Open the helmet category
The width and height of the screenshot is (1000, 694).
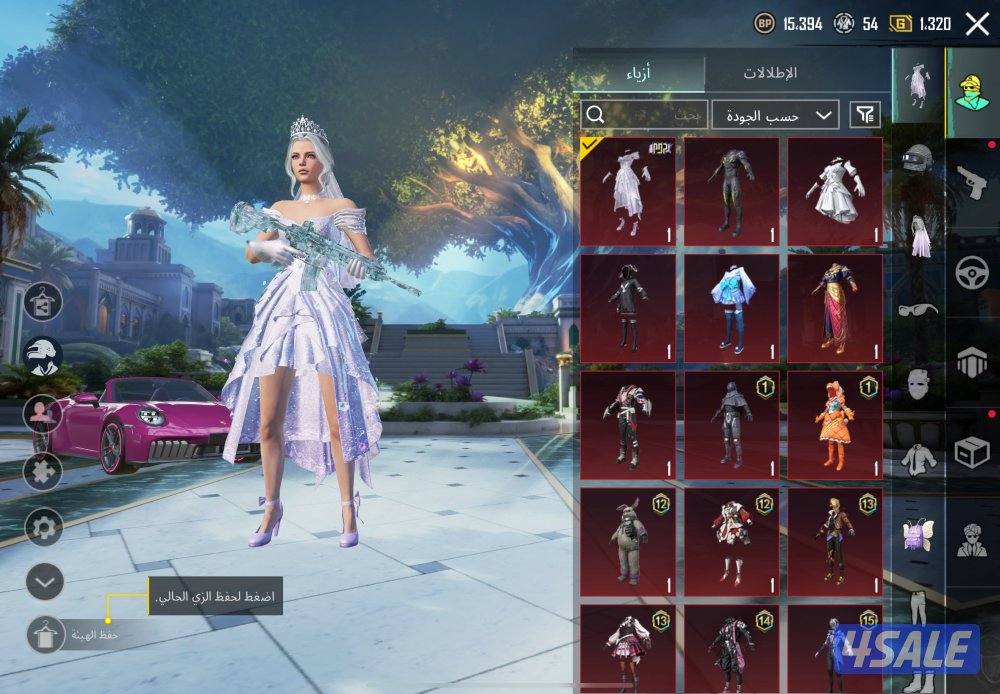[x=918, y=158]
